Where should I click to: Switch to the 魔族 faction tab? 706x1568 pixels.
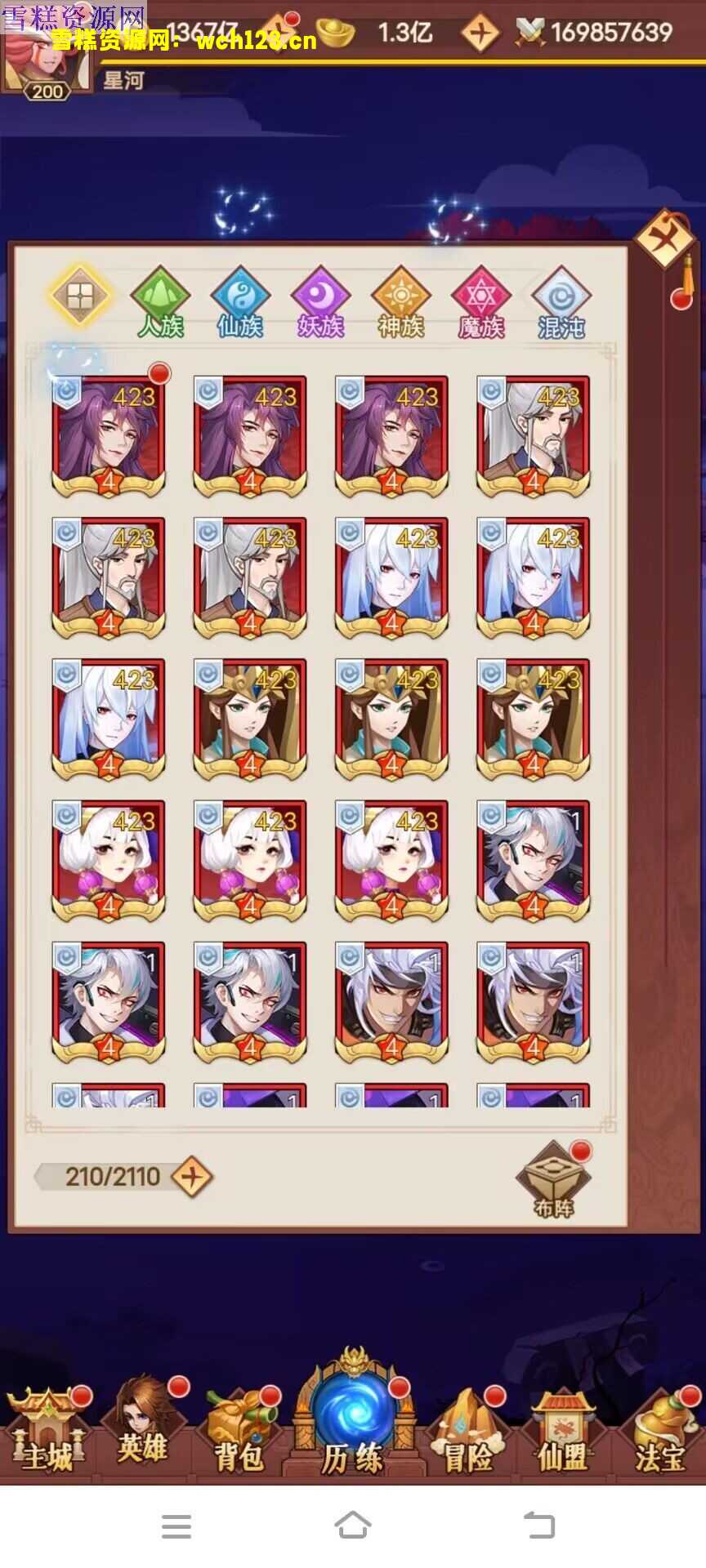(x=480, y=302)
